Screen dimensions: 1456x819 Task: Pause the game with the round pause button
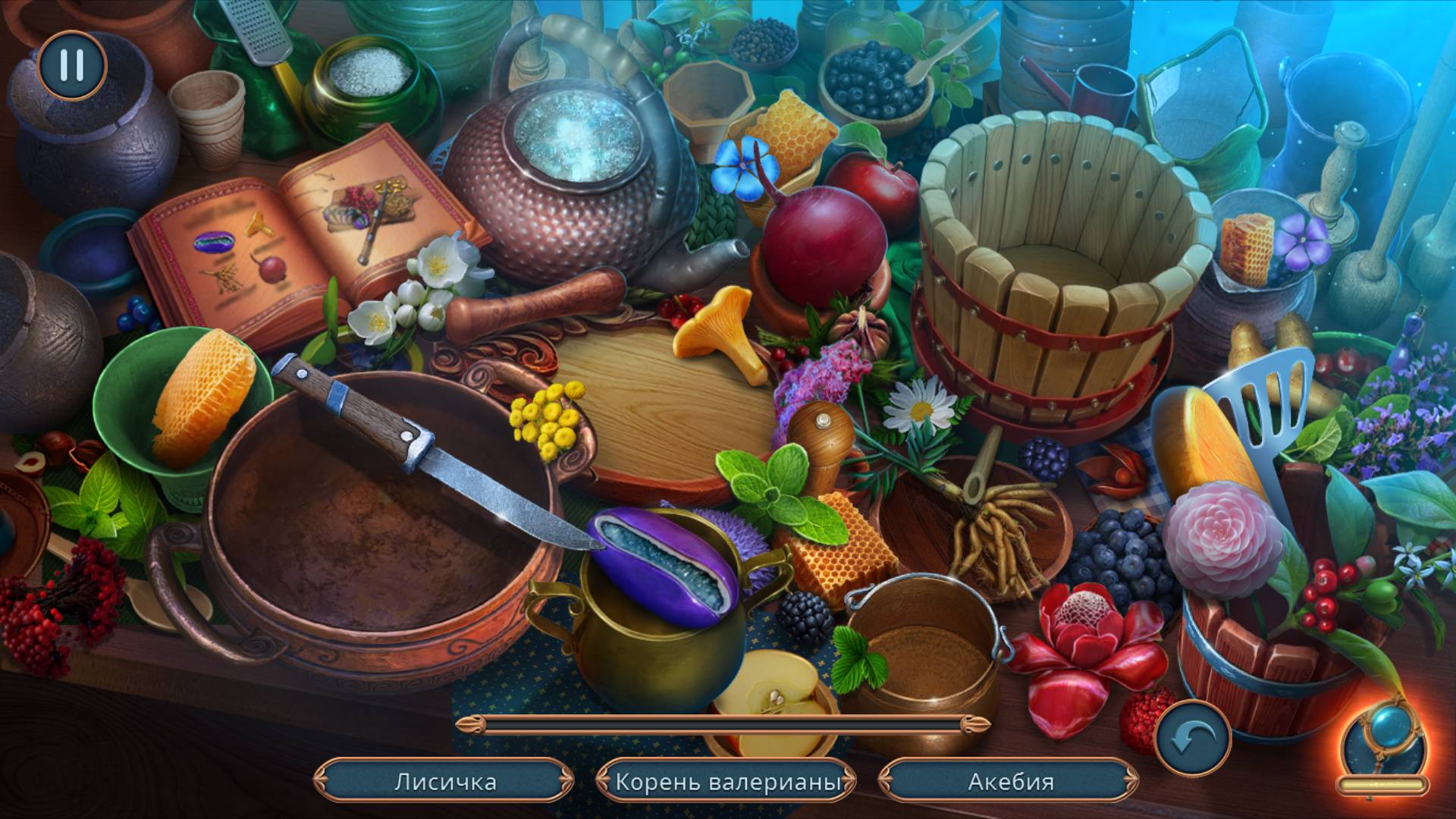click(x=72, y=65)
